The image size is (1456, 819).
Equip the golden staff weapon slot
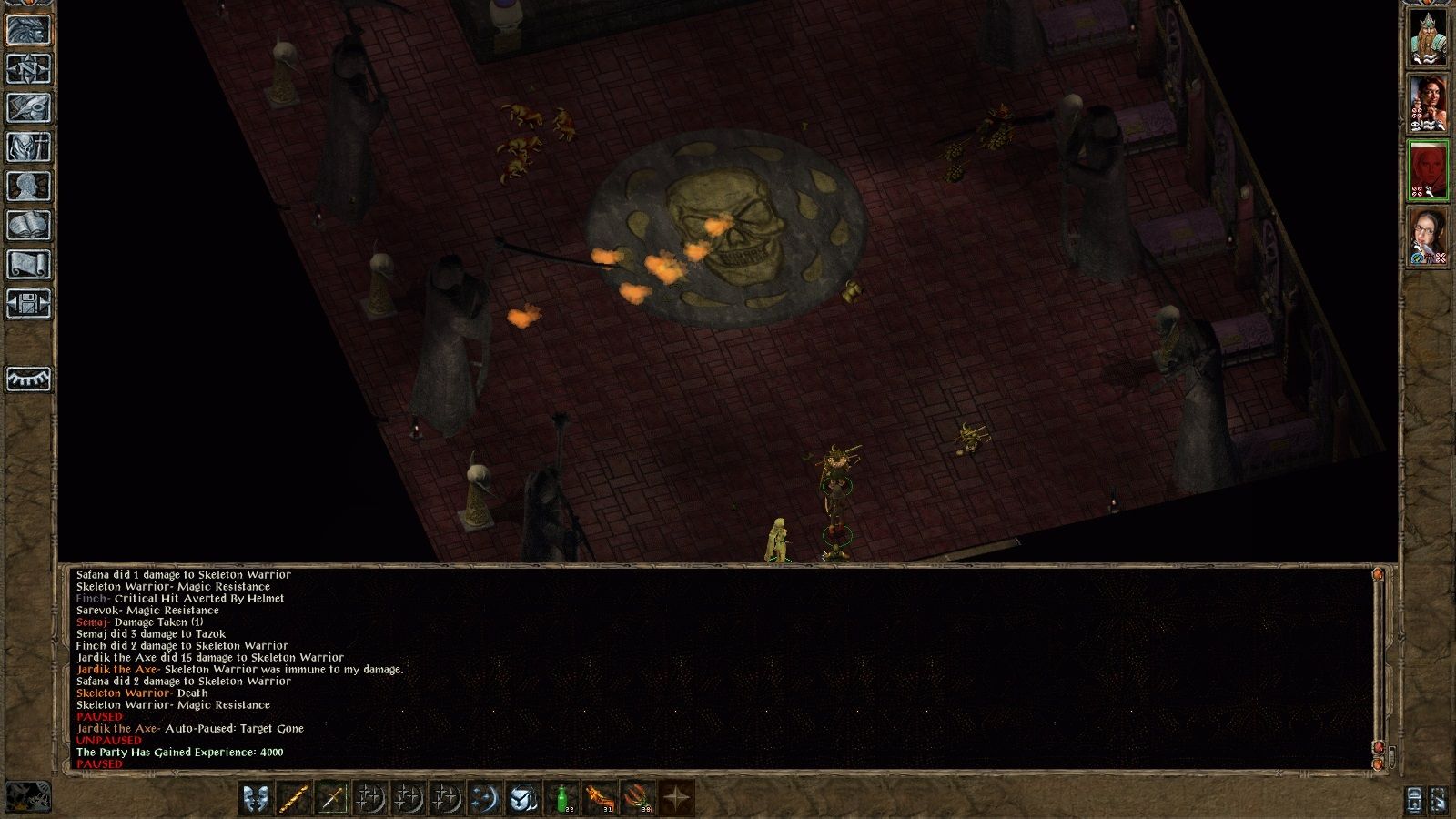tap(294, 798)
